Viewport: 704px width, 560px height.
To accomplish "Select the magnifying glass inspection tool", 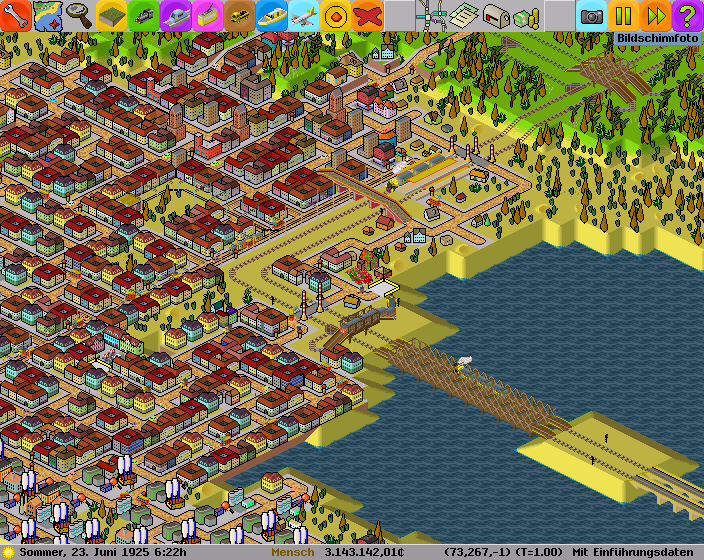I will [x=80, y=16].
